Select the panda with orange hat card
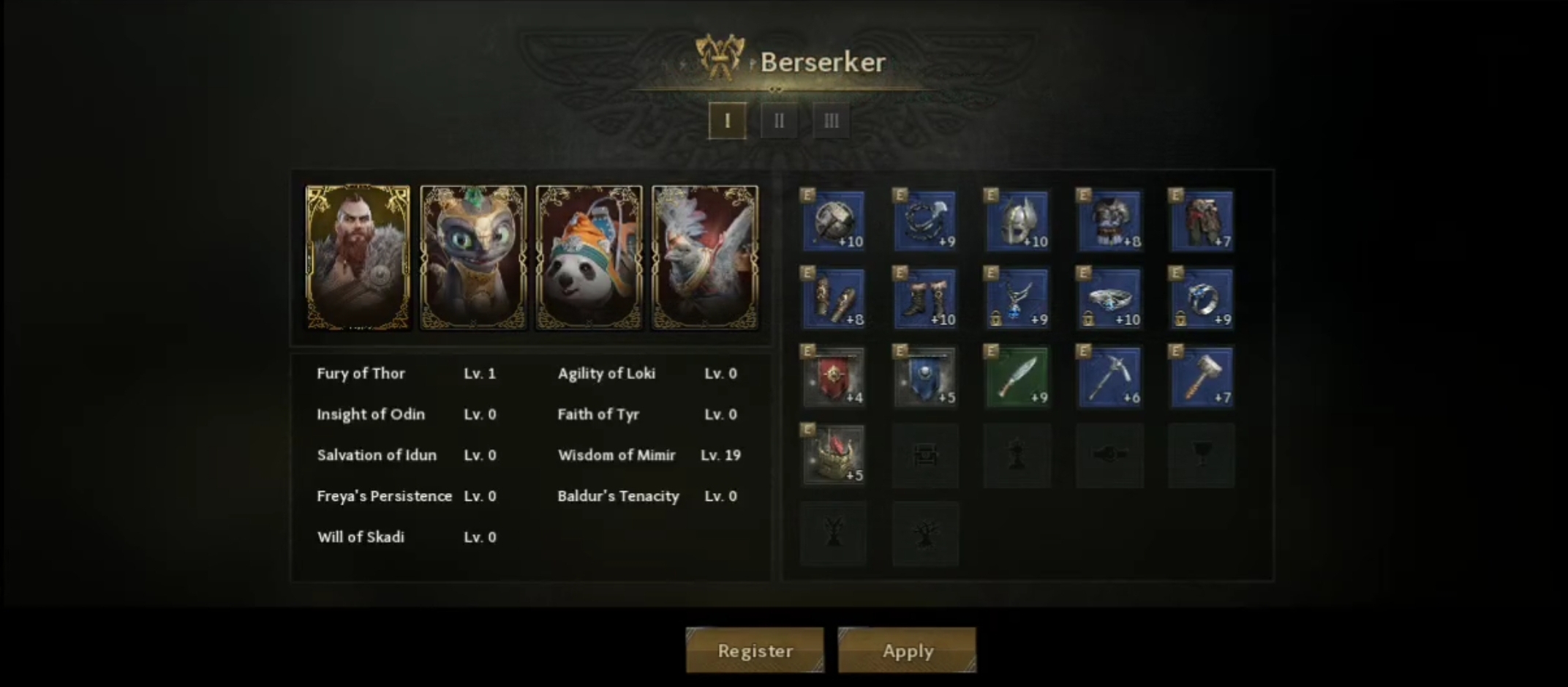The width and height of the screenshot is (1568, 687). coord(589,257)
